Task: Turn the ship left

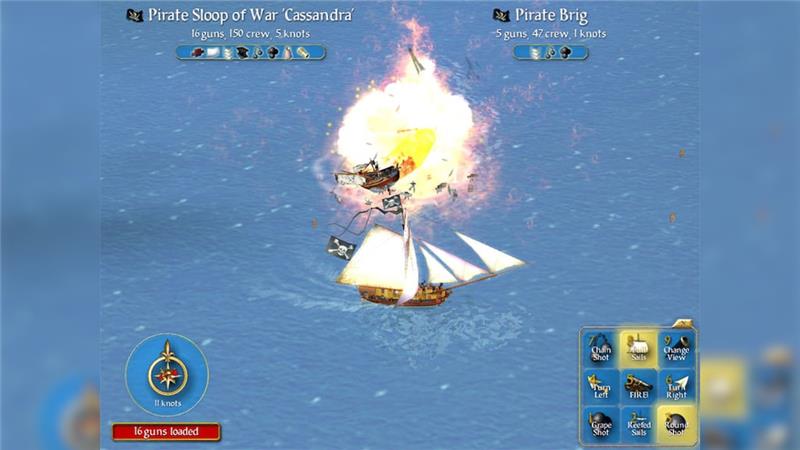Action: coord(601,386)
